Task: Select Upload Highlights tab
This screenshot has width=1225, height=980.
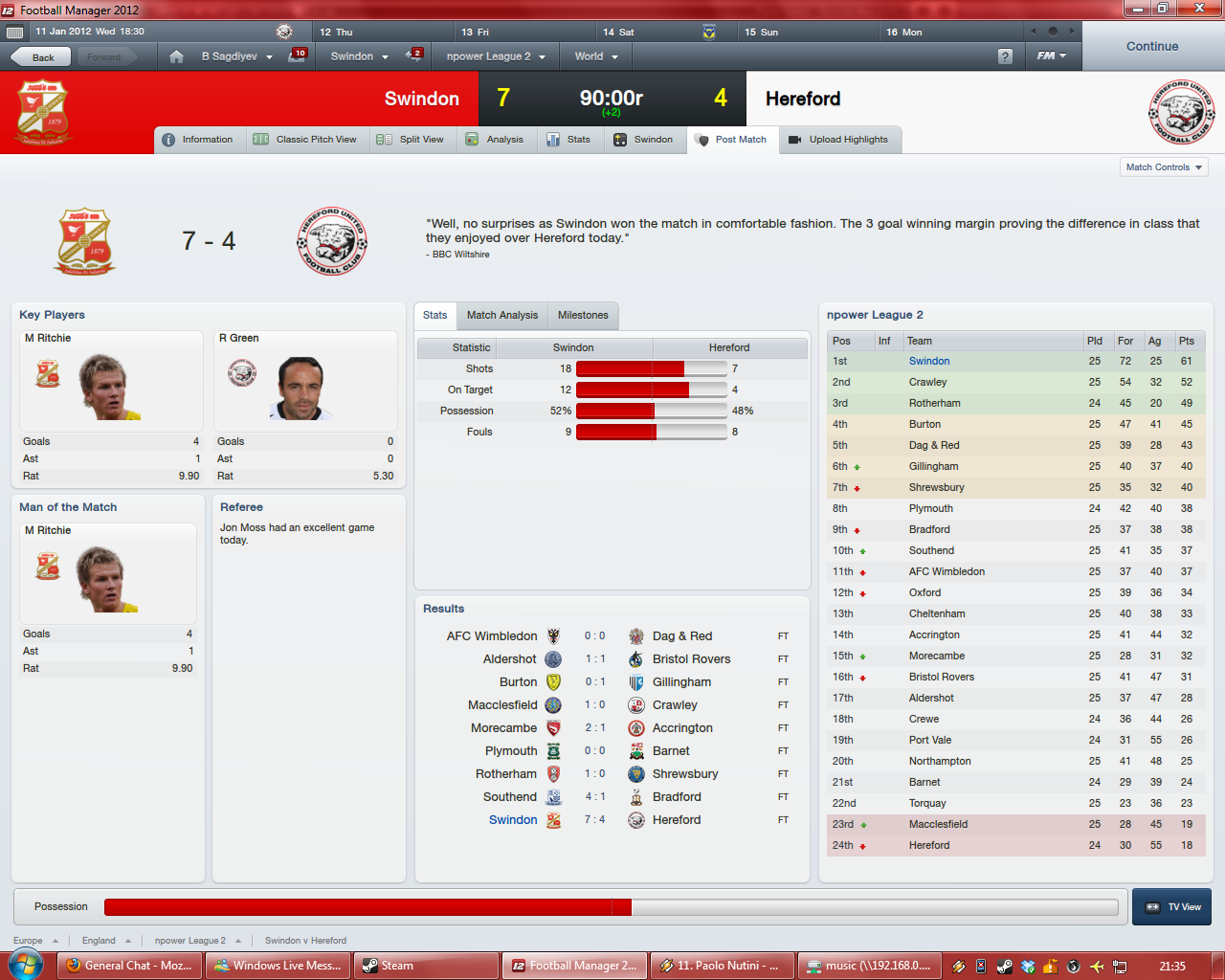Action: tap(838, 140)
